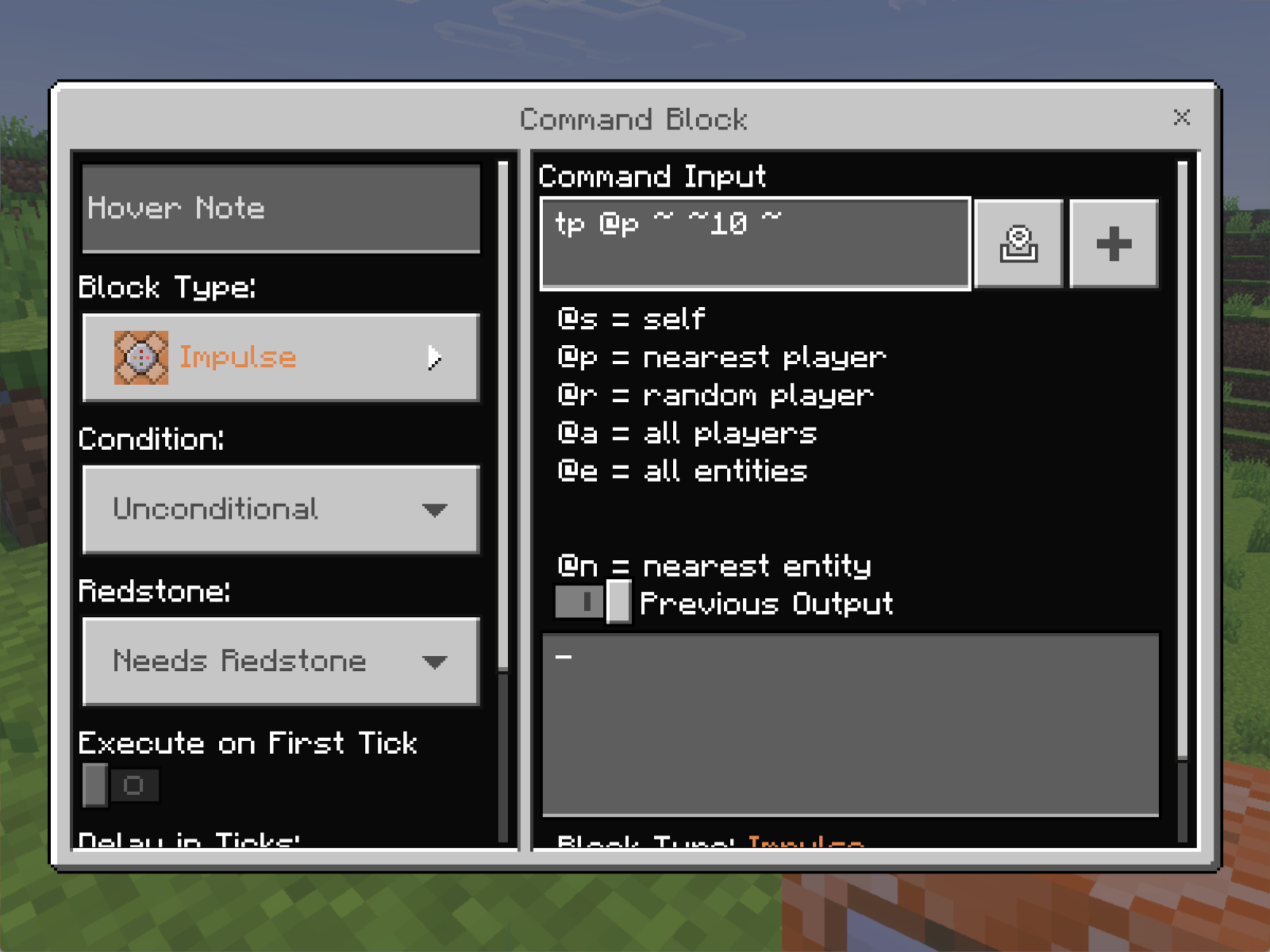Click inside the Hover Note text field
Screen dimensions: 1270x952
pyautogui.click(x=281, y=208)
